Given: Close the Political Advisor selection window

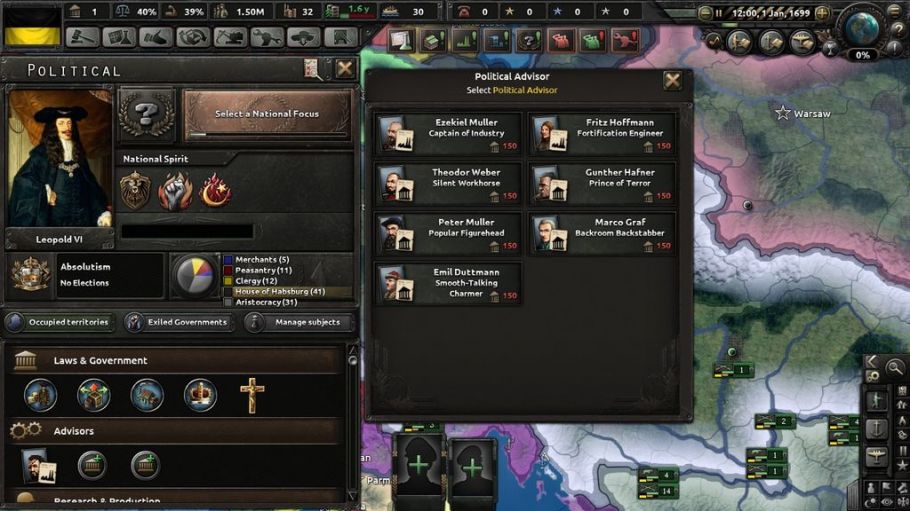Looking at the screenshot, I should pyautogui.click(x=673, y=82).
